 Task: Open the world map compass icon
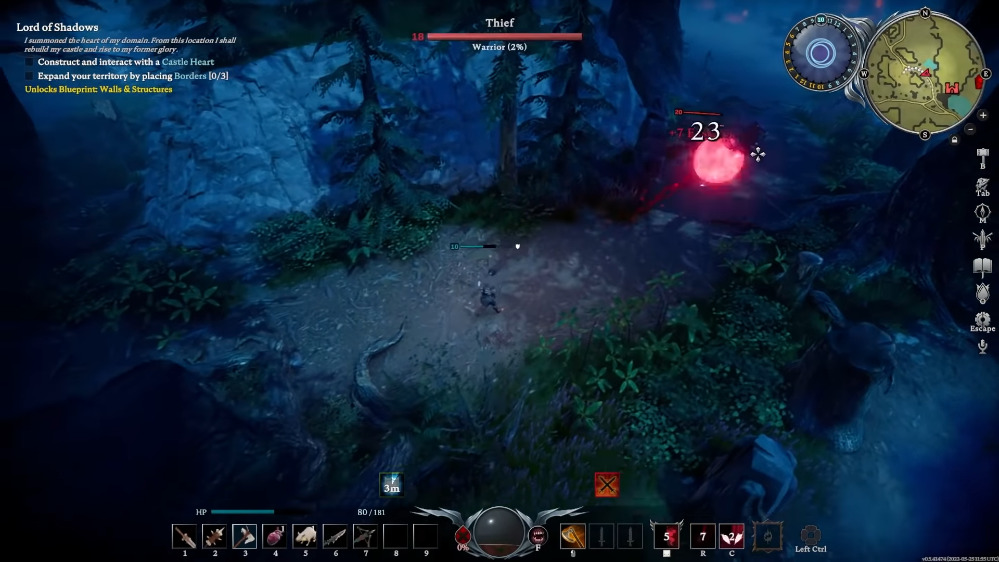click(x=982, y=212)
